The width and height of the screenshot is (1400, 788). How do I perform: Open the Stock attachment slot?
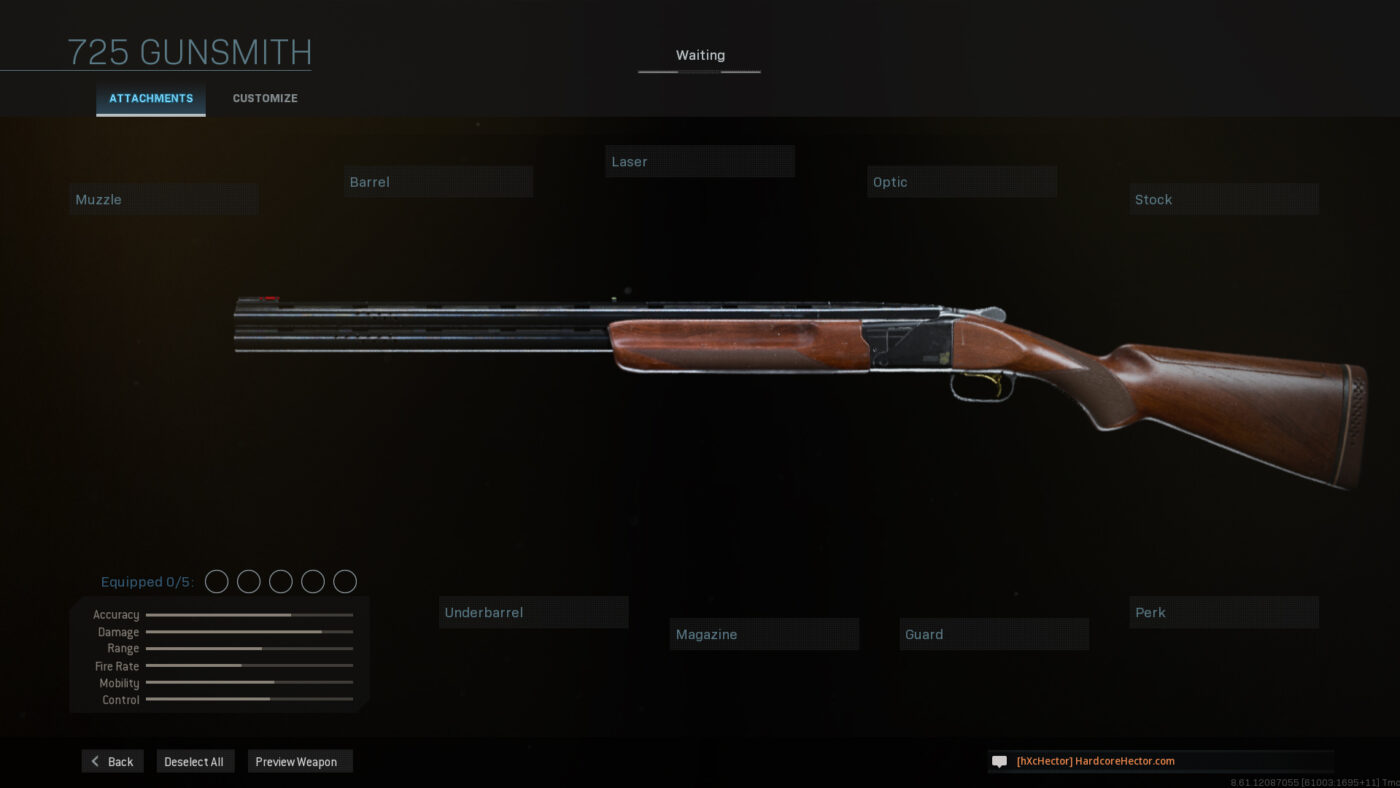[1223, 199]
